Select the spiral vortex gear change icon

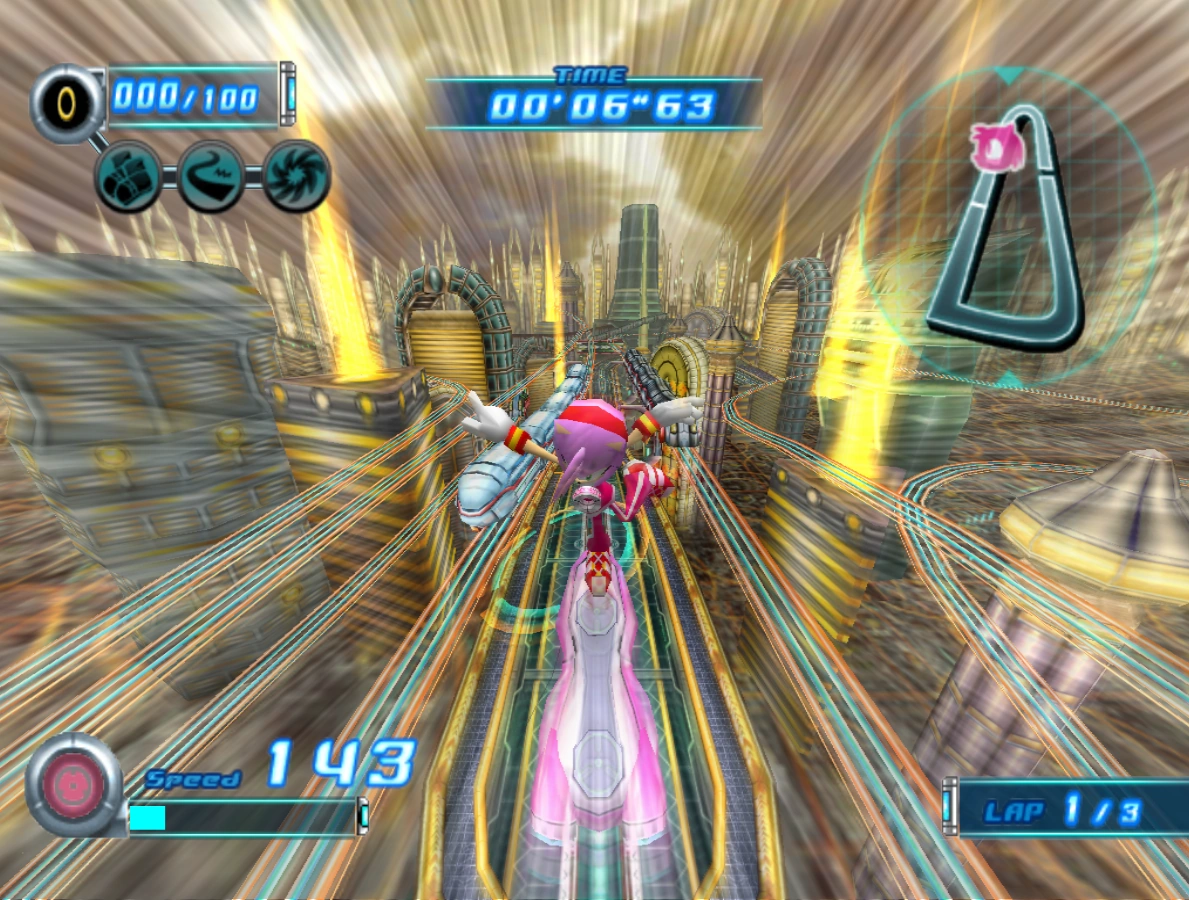coord(296,176)
